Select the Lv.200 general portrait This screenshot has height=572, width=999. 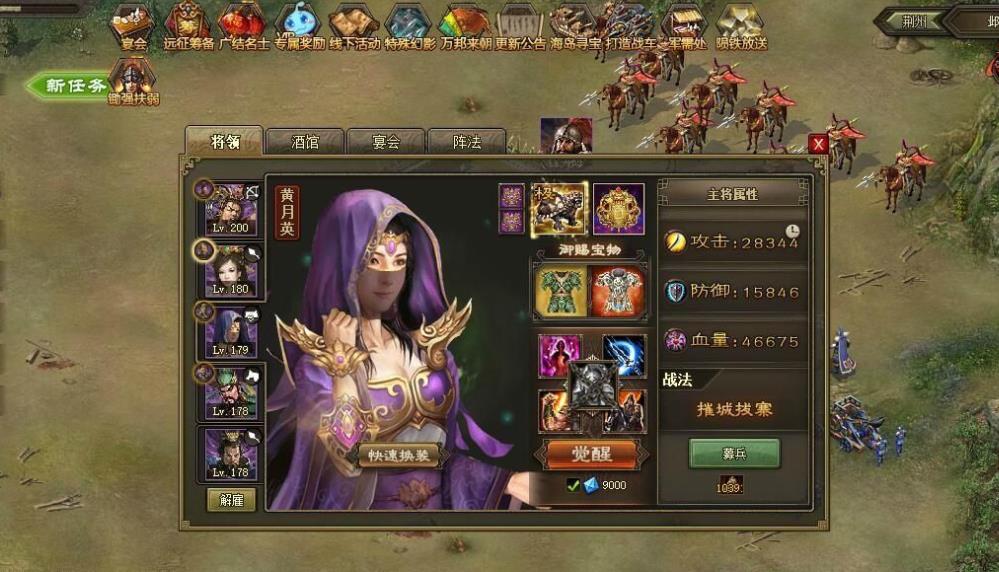click(231, 209)
